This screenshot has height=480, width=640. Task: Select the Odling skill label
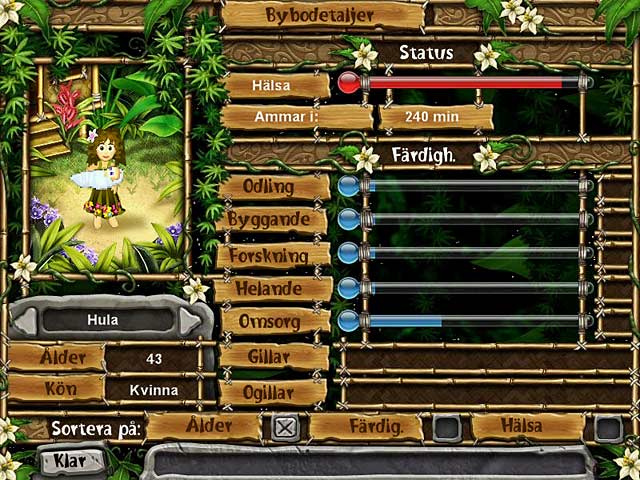coord(273,187)
